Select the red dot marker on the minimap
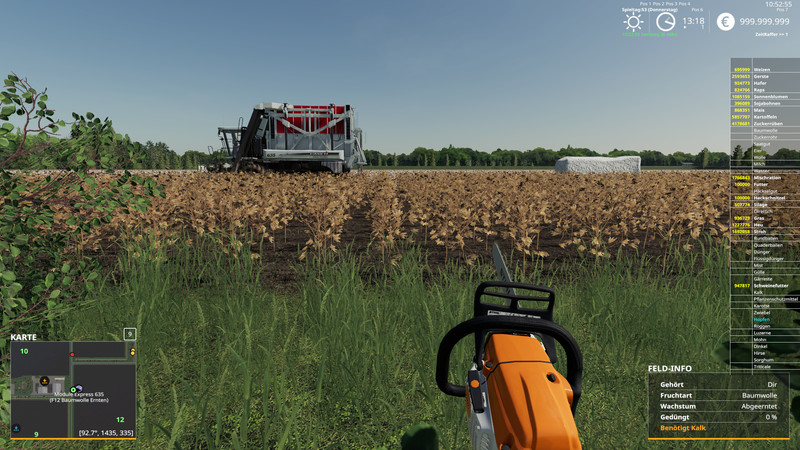Screen dimensions: 800x450 pyautogui.click(x=71, y=354)
